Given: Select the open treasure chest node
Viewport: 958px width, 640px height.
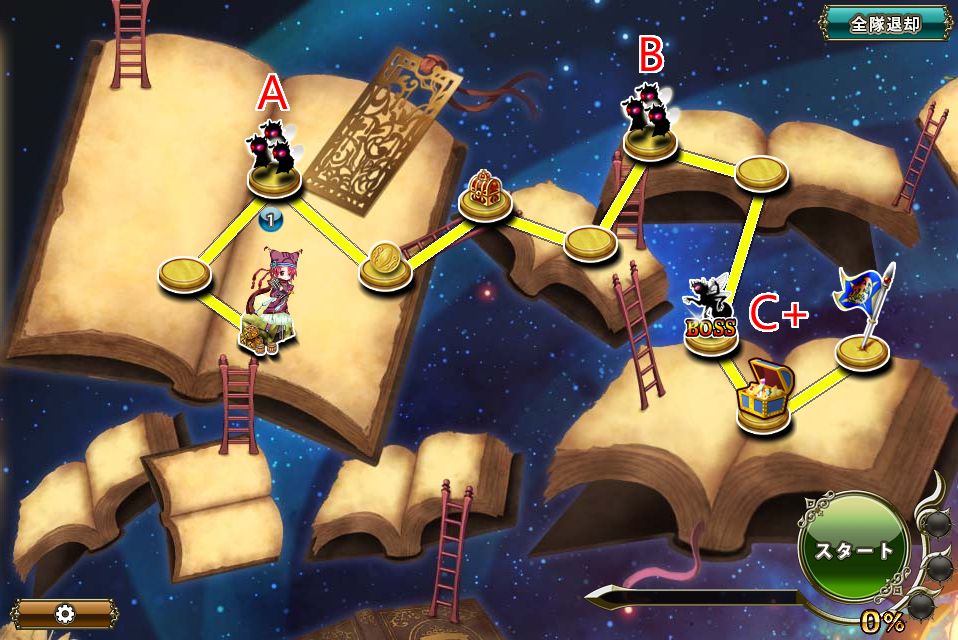Looking at the screenshot, I should pos(765,398).
